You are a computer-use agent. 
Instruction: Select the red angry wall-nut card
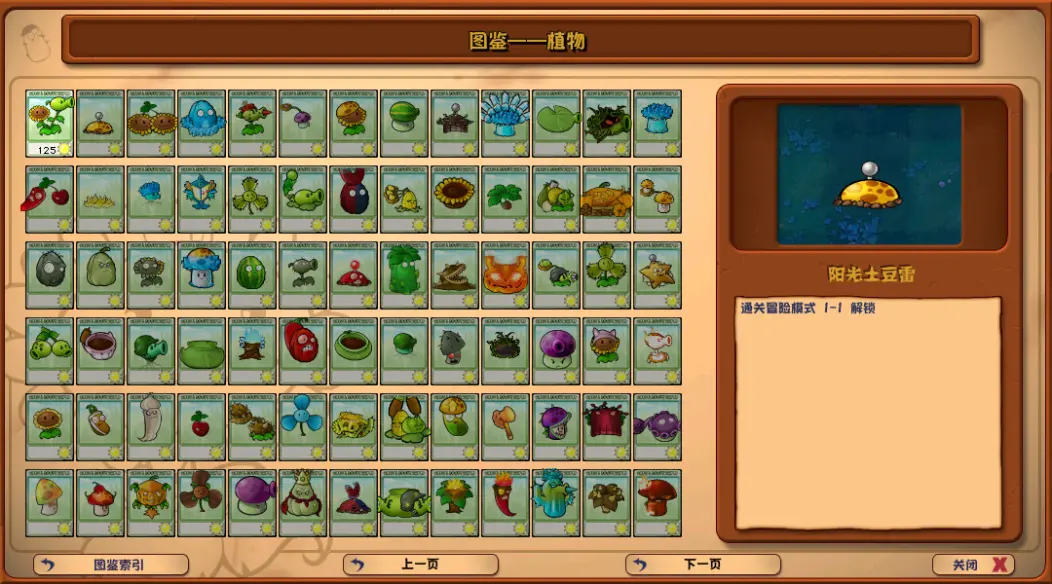[303, 350]
